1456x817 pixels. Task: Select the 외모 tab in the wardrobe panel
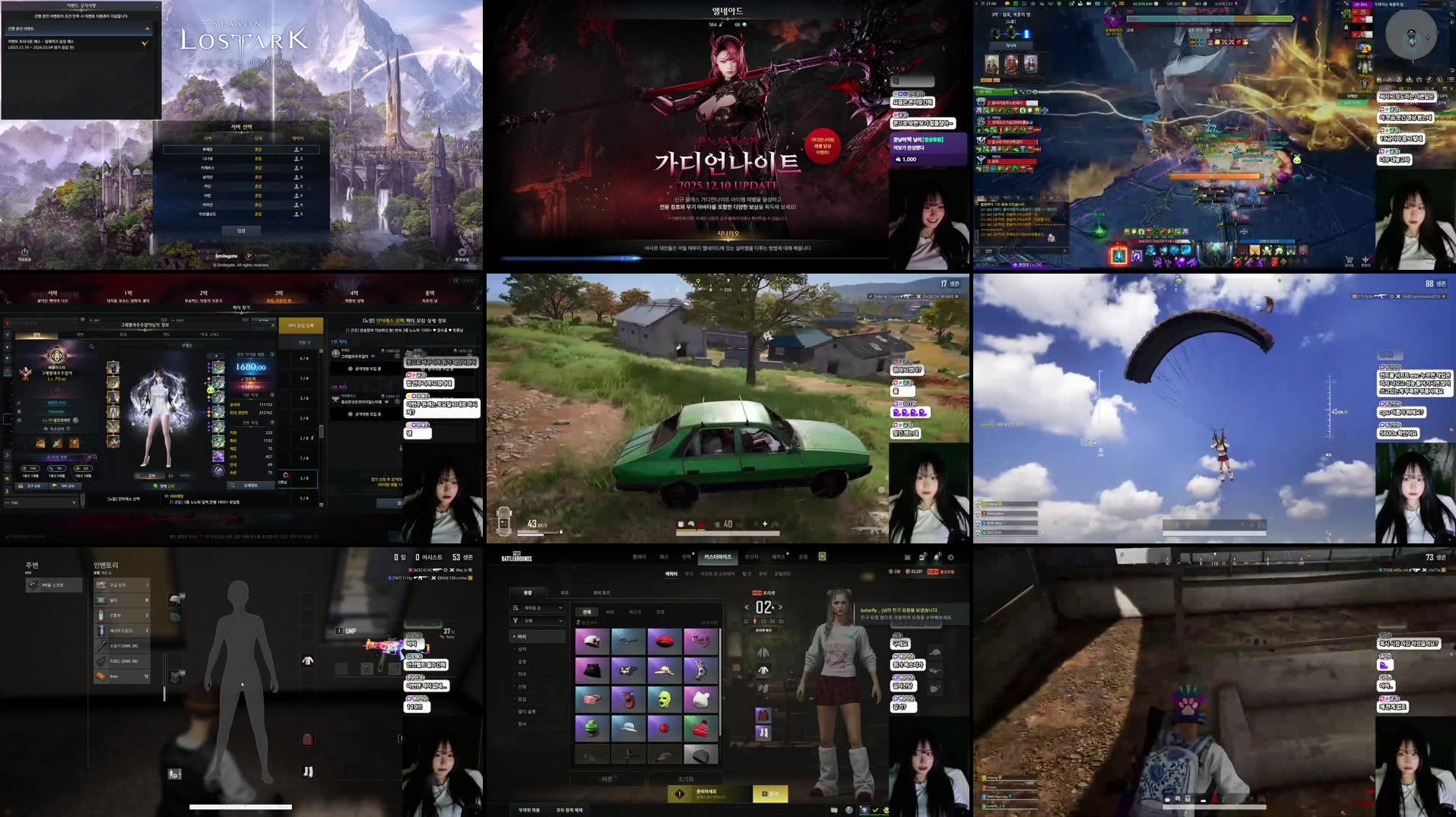(x=566, y=593)
